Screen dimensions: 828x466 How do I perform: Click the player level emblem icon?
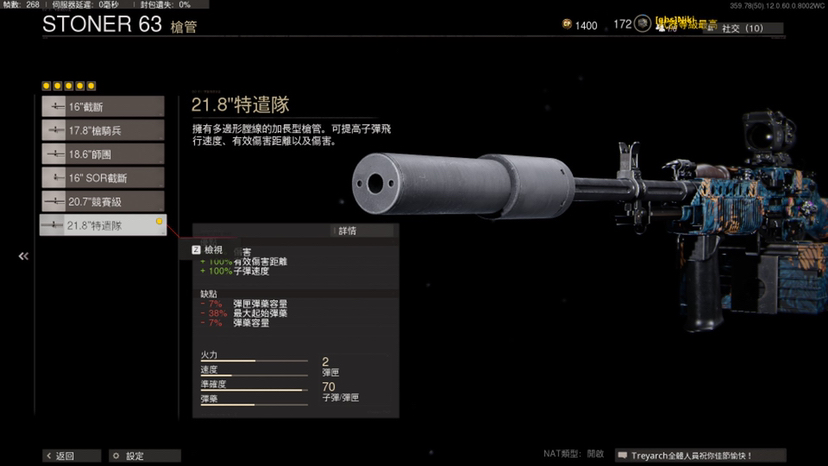[x=643, y=25]
